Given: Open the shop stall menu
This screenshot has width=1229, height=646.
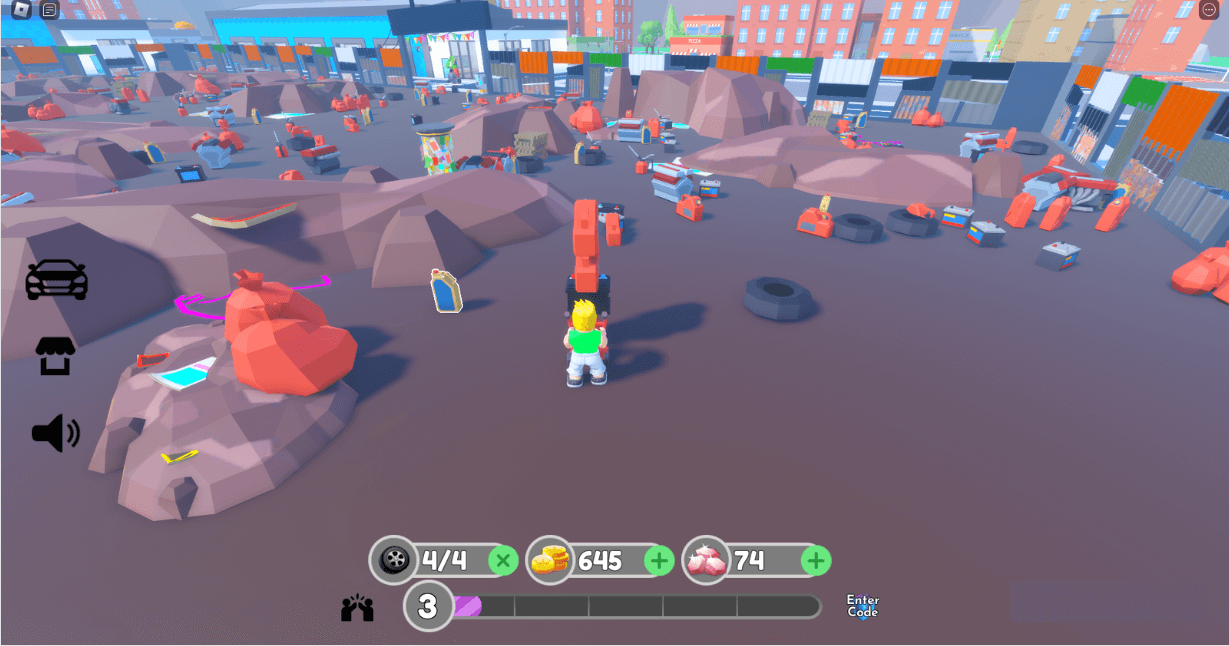Looking at the screenshot, I should (x=56, y=356).
